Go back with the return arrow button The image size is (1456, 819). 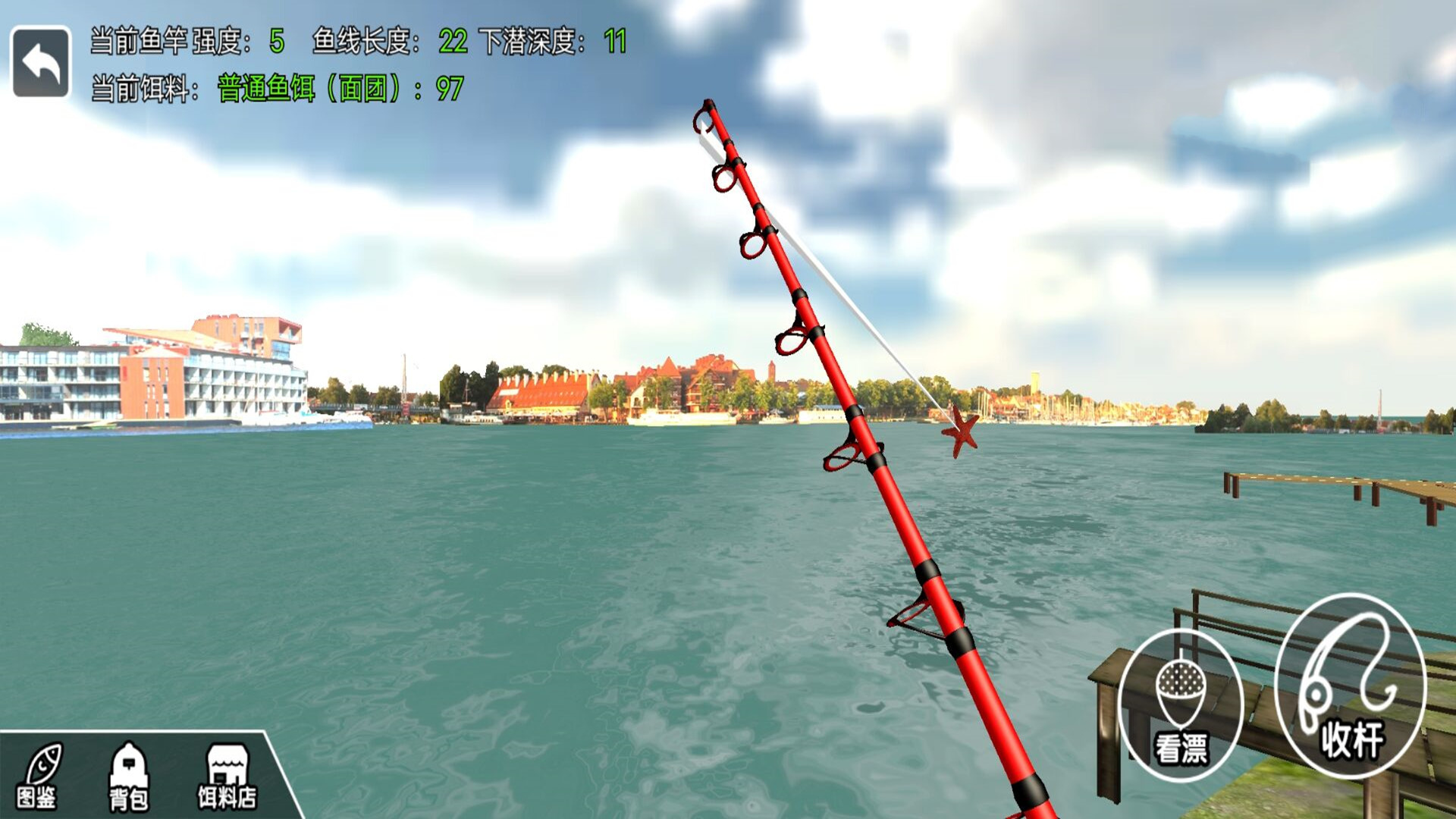pos(41,62)
